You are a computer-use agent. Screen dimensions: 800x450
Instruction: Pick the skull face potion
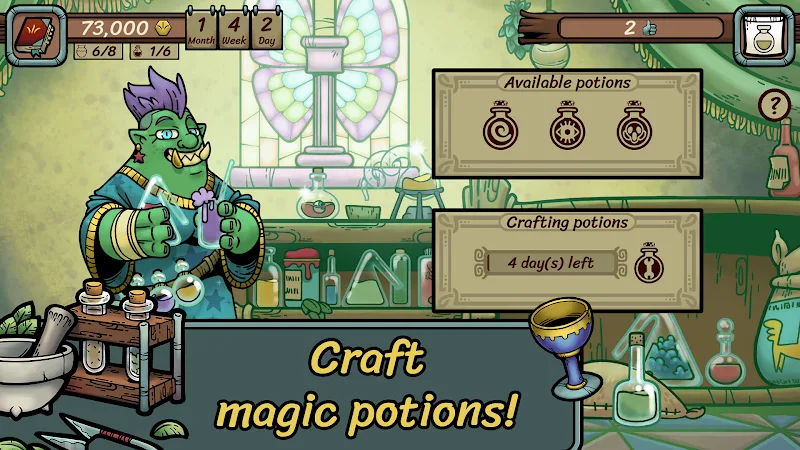click(x=634, y=128)
